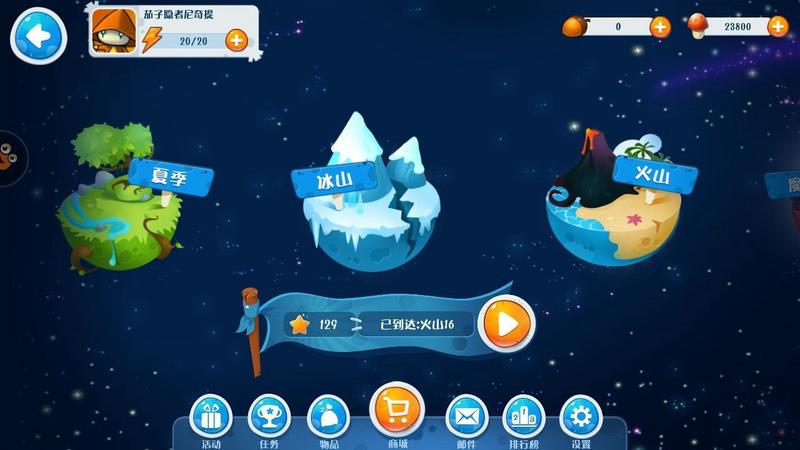Visit the 商城 shop cart
Image resolution: width=800 pixels, height=450 pixels.
397,410
